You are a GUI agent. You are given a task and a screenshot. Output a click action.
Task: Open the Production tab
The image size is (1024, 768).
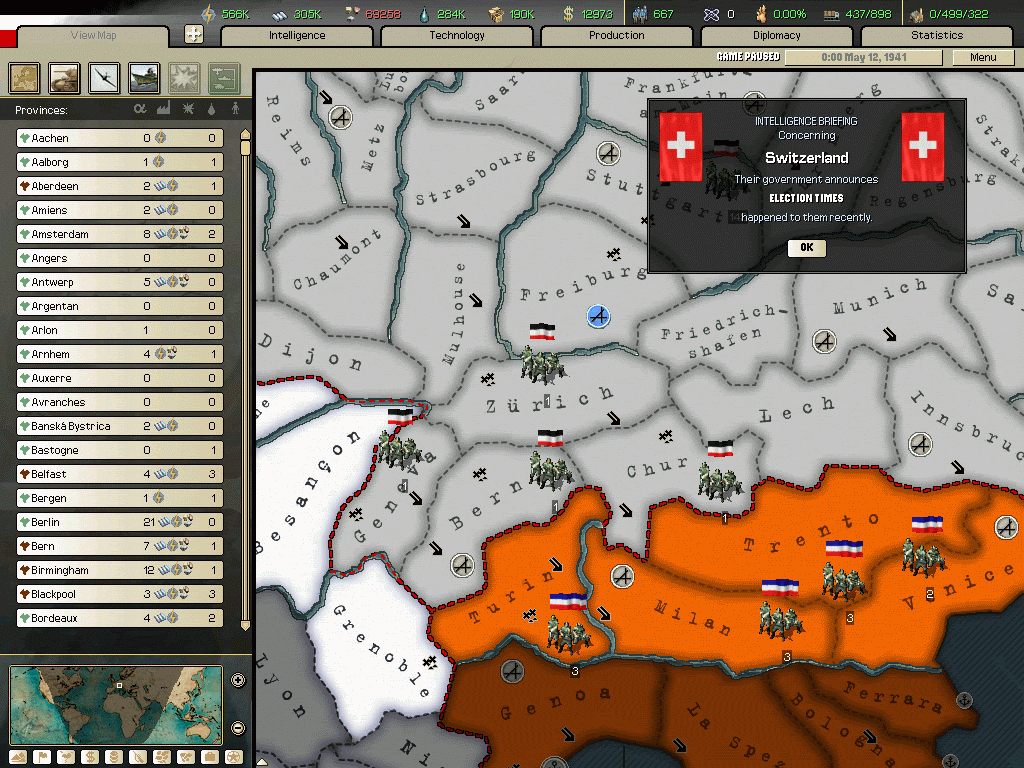pyautogui.click(x=617, y=36)
